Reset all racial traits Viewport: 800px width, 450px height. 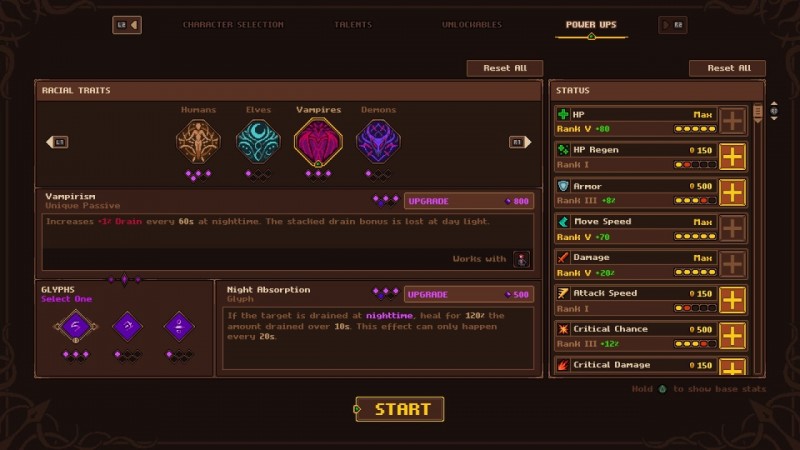505,68
